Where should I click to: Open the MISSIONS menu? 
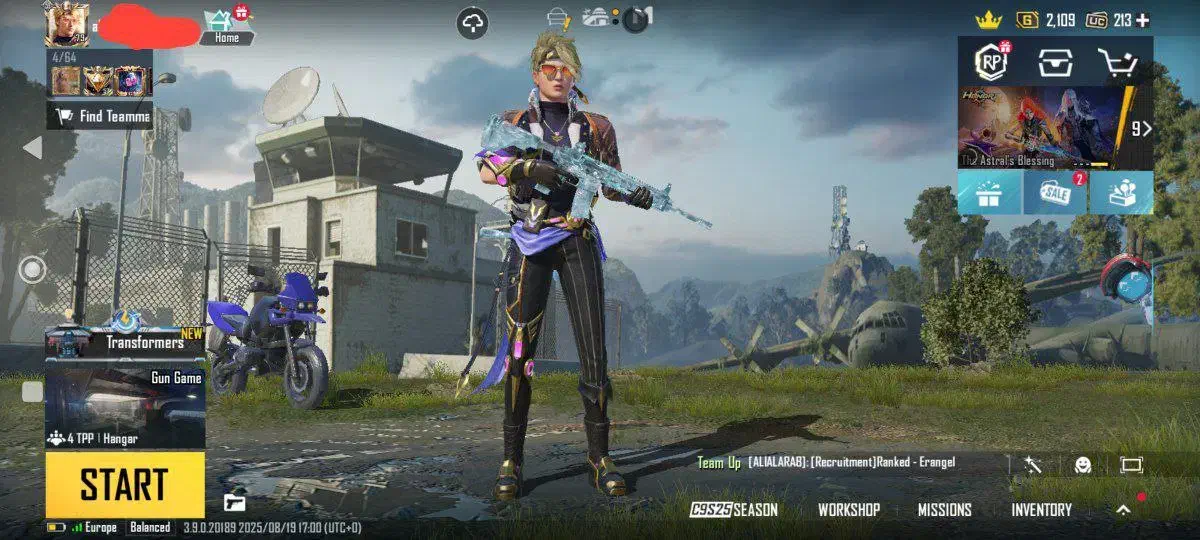tap(944, 510)
